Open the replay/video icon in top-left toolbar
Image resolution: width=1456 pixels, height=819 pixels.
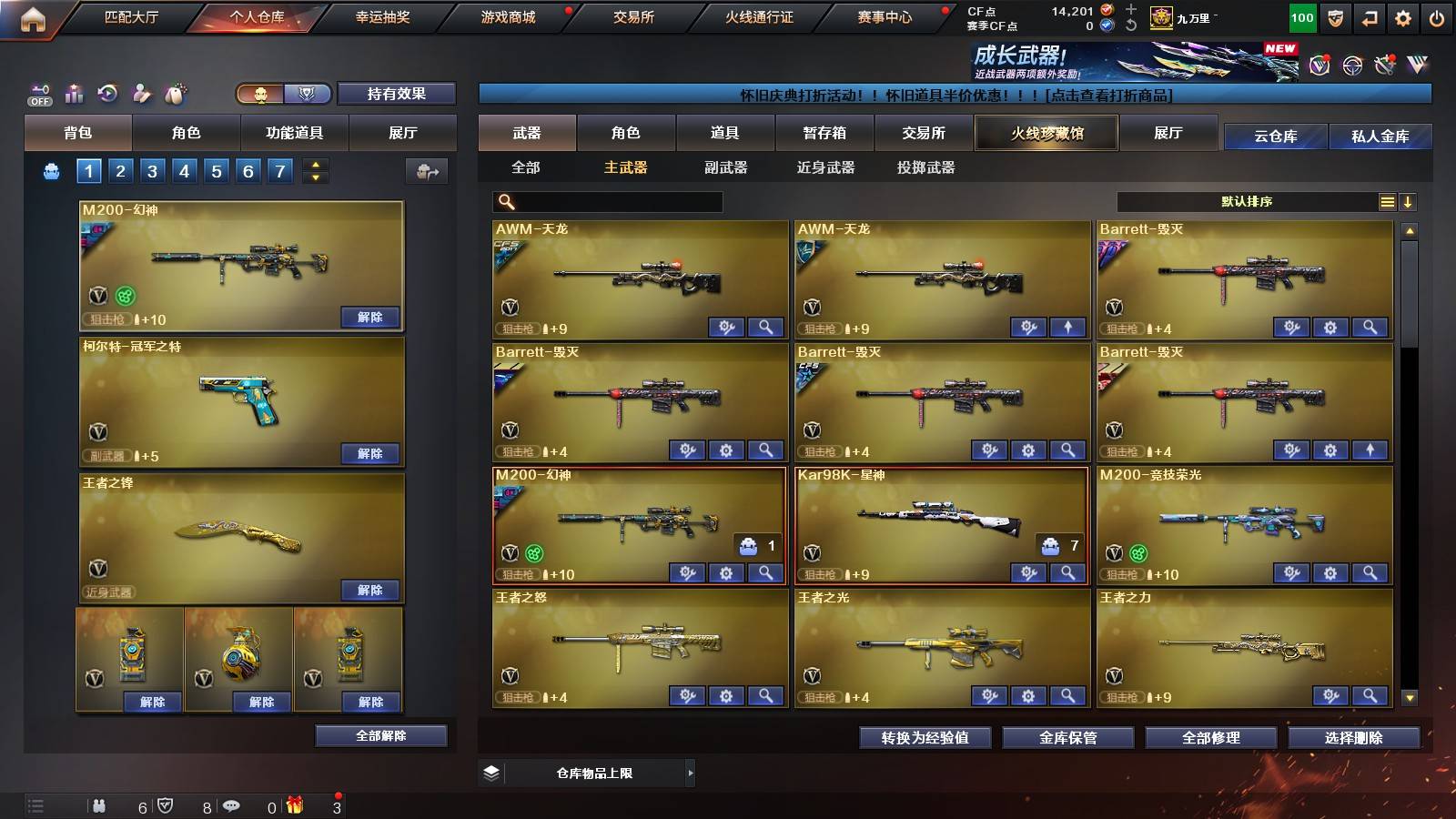[x=106, y=92]
